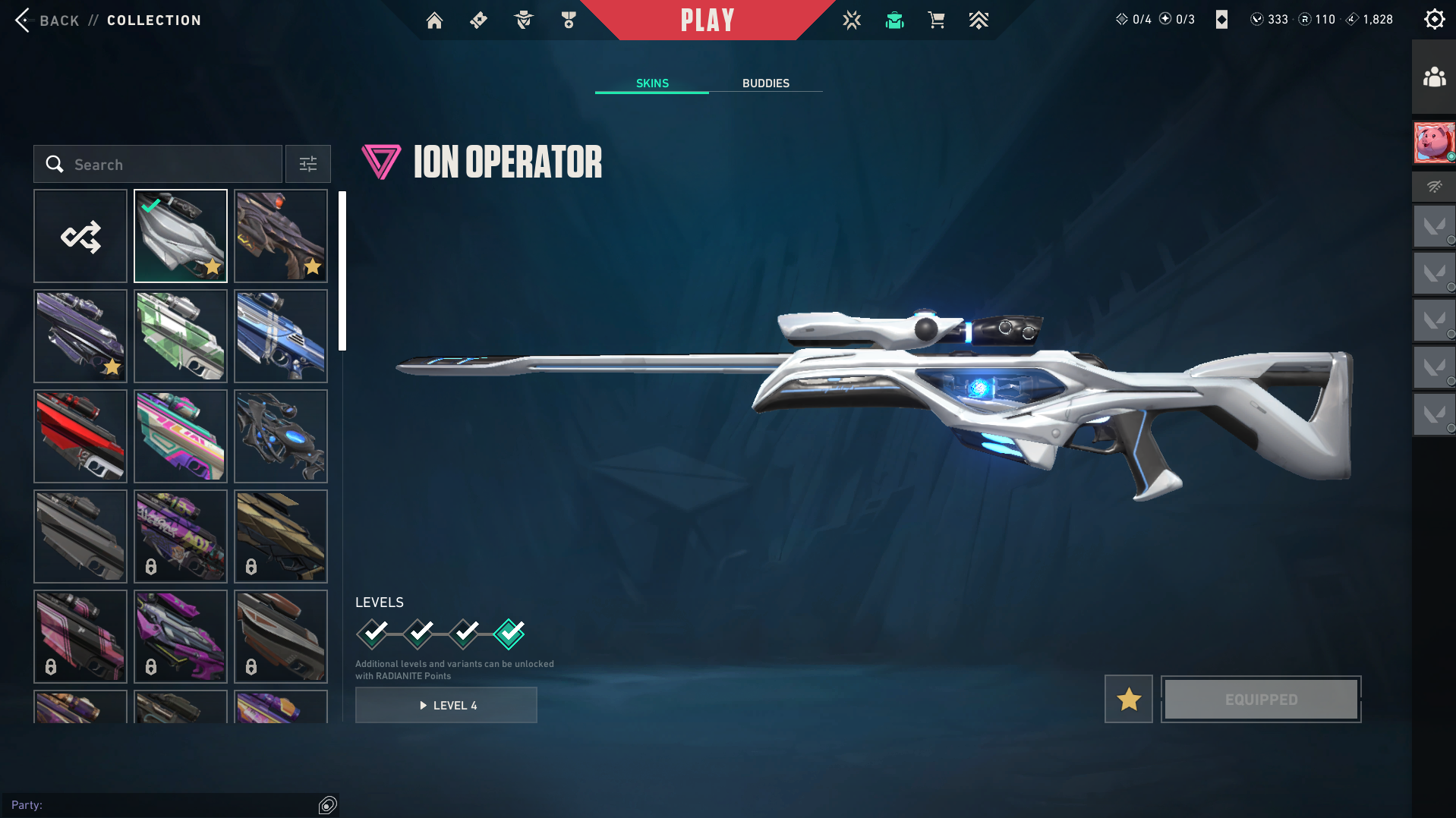Image resolution: width=1456 pixels, height=818 pixels.
Task: Open the pig player avatar card
Action: 1434,143
